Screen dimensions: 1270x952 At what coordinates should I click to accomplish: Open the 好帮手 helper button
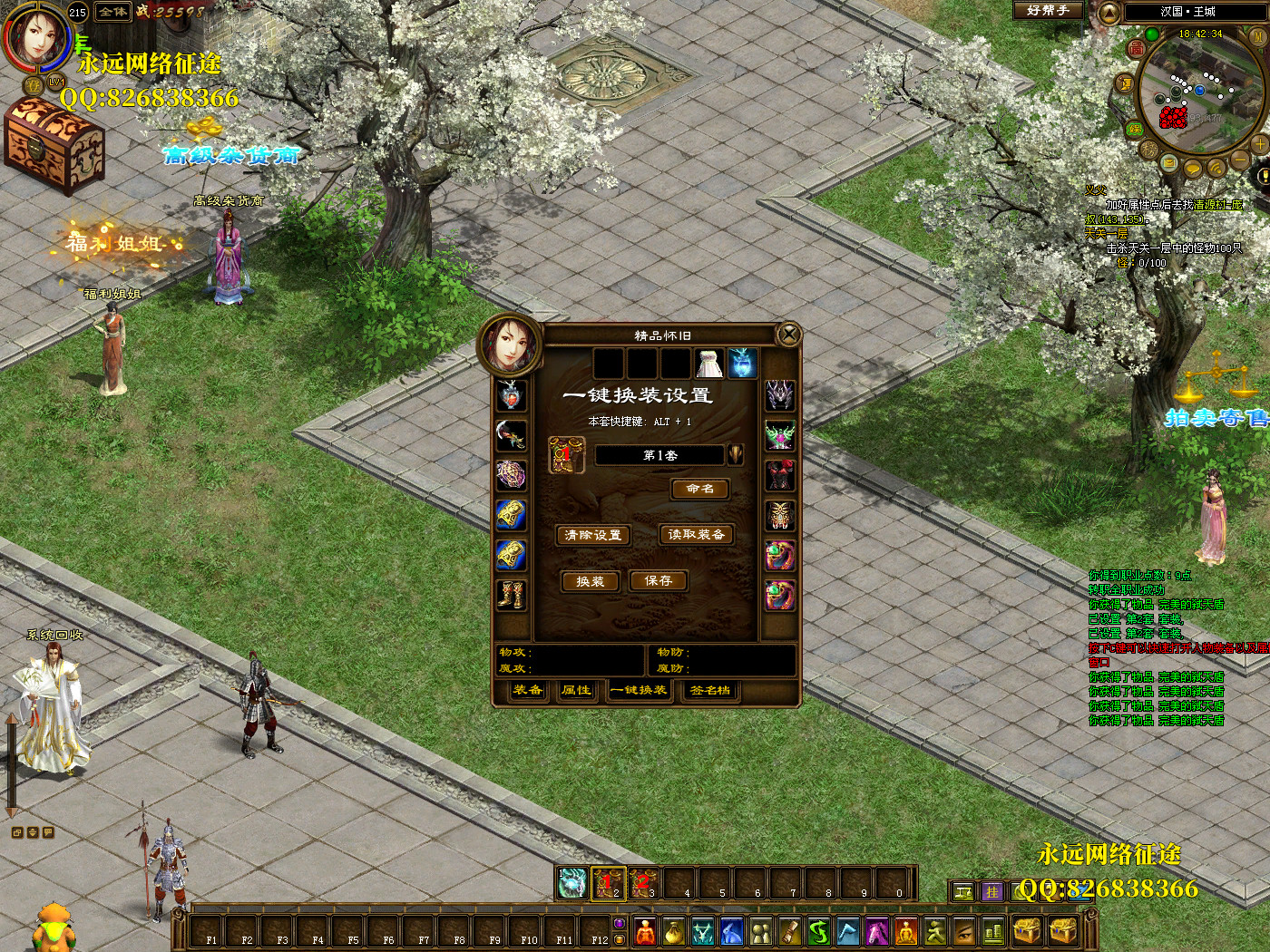point(1048,11)
